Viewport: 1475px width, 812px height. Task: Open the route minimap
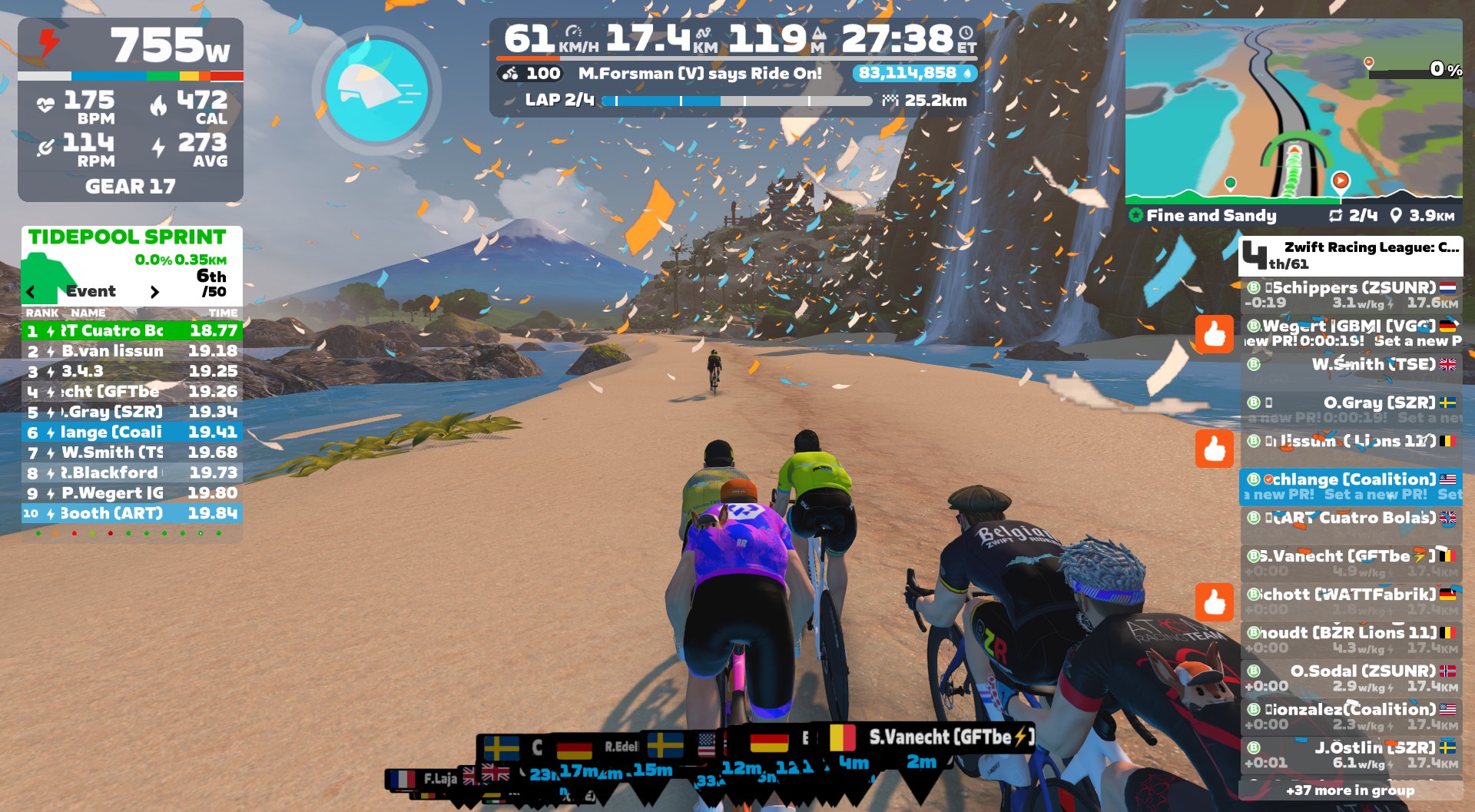(x=1293, y=111)
